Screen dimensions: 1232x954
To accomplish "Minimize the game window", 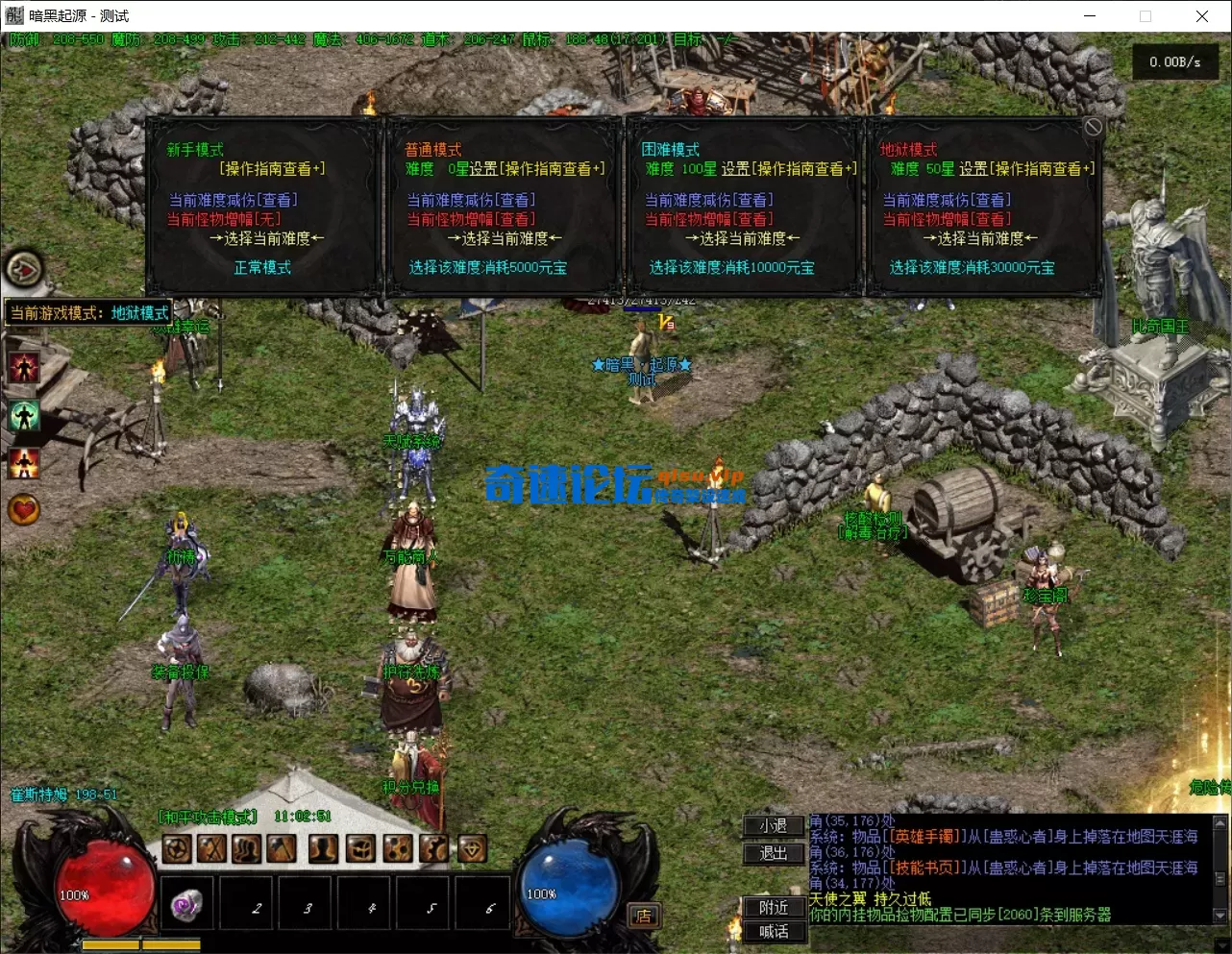I will [x=1090, y=16].
